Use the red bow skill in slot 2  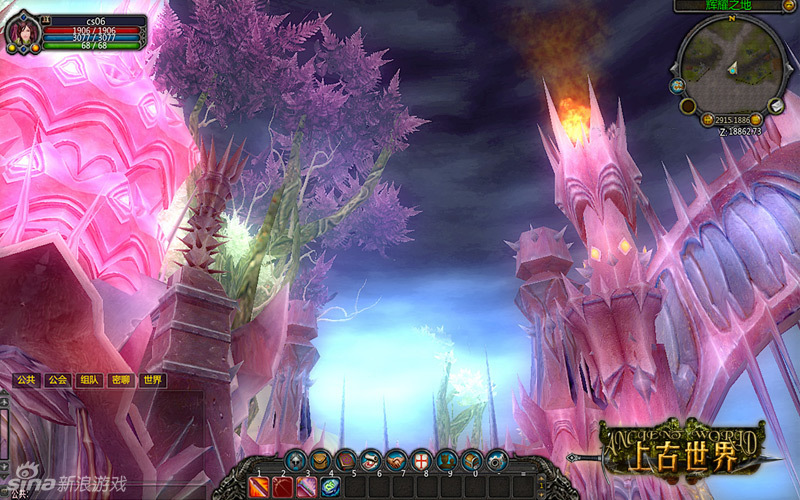click(283, 487)
